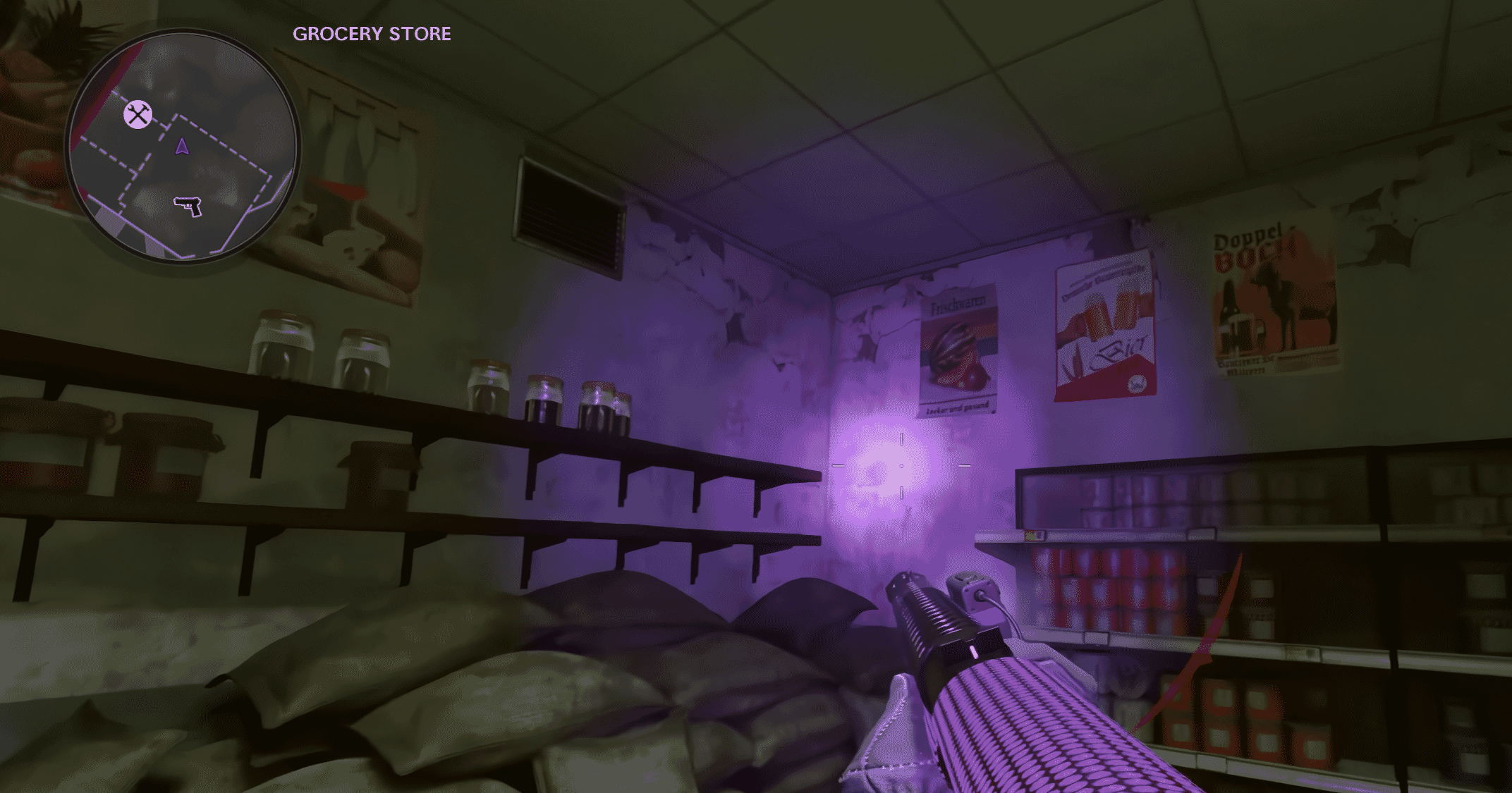Click the crossed tools marker on minimap

point(138,114)
